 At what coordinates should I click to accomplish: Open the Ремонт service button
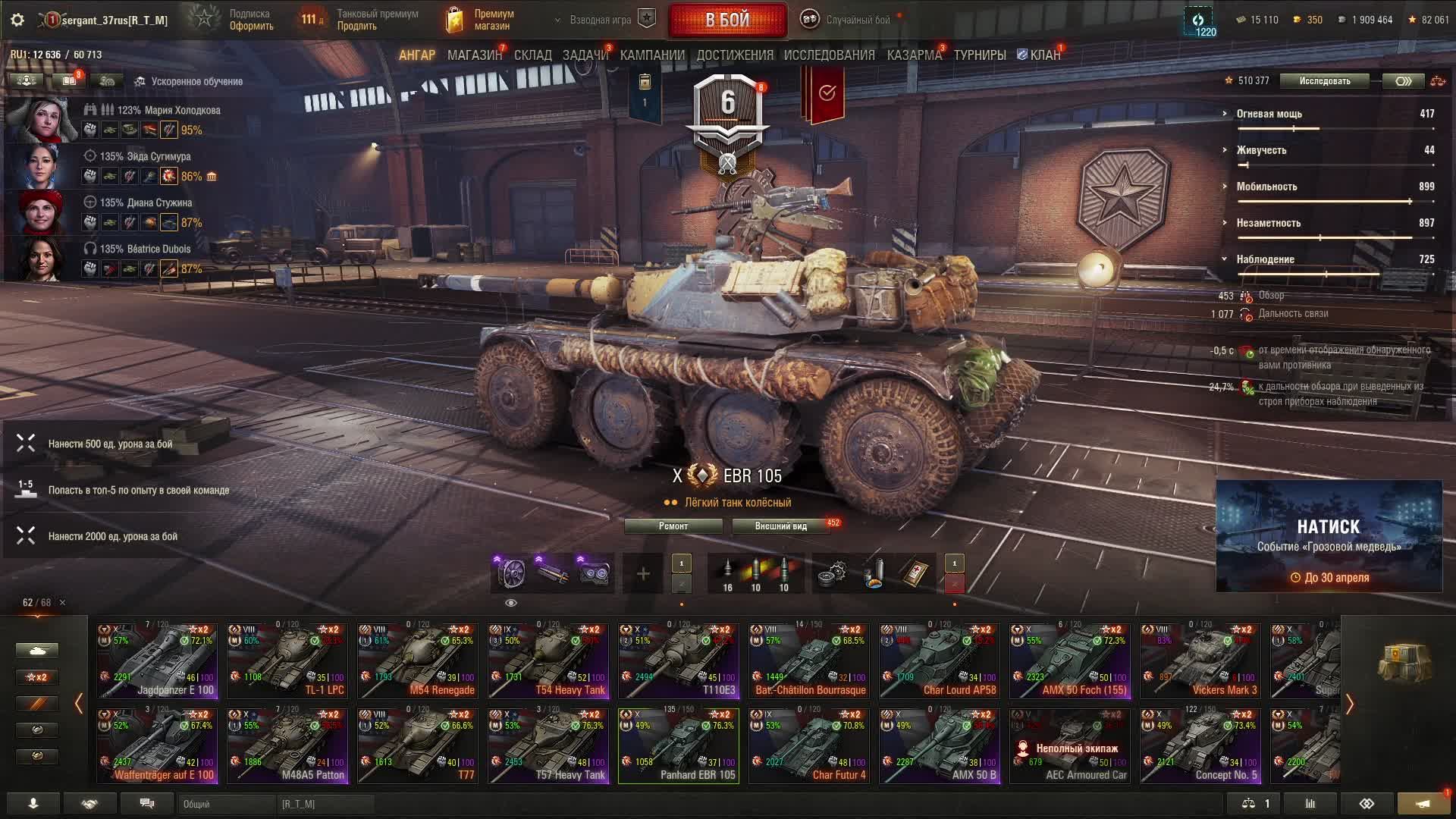673,526
